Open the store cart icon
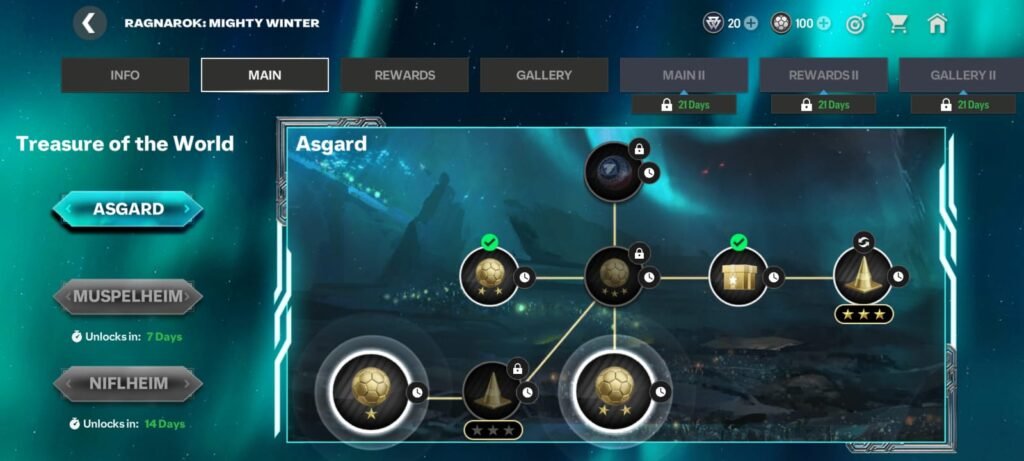Viewport: 1024px width, 461px height. pyautogui.click(x=896, y=24)
